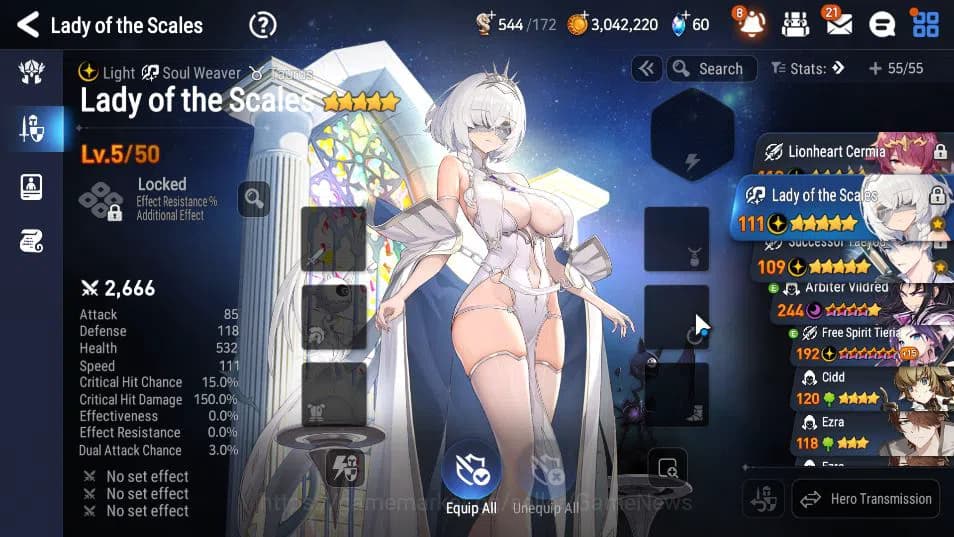954x537 pixels.
Task: Select the empty weapon equipment slot
Action: [x=333, y=238]
